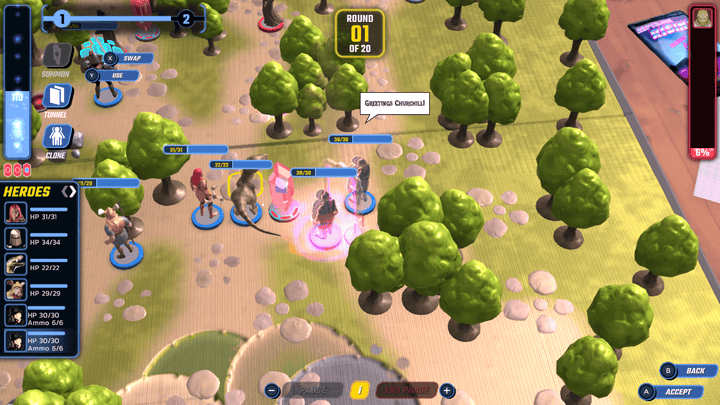Select the hero with HP 29/29
Screen dimensions: 720x405
[x=16, y=290]
